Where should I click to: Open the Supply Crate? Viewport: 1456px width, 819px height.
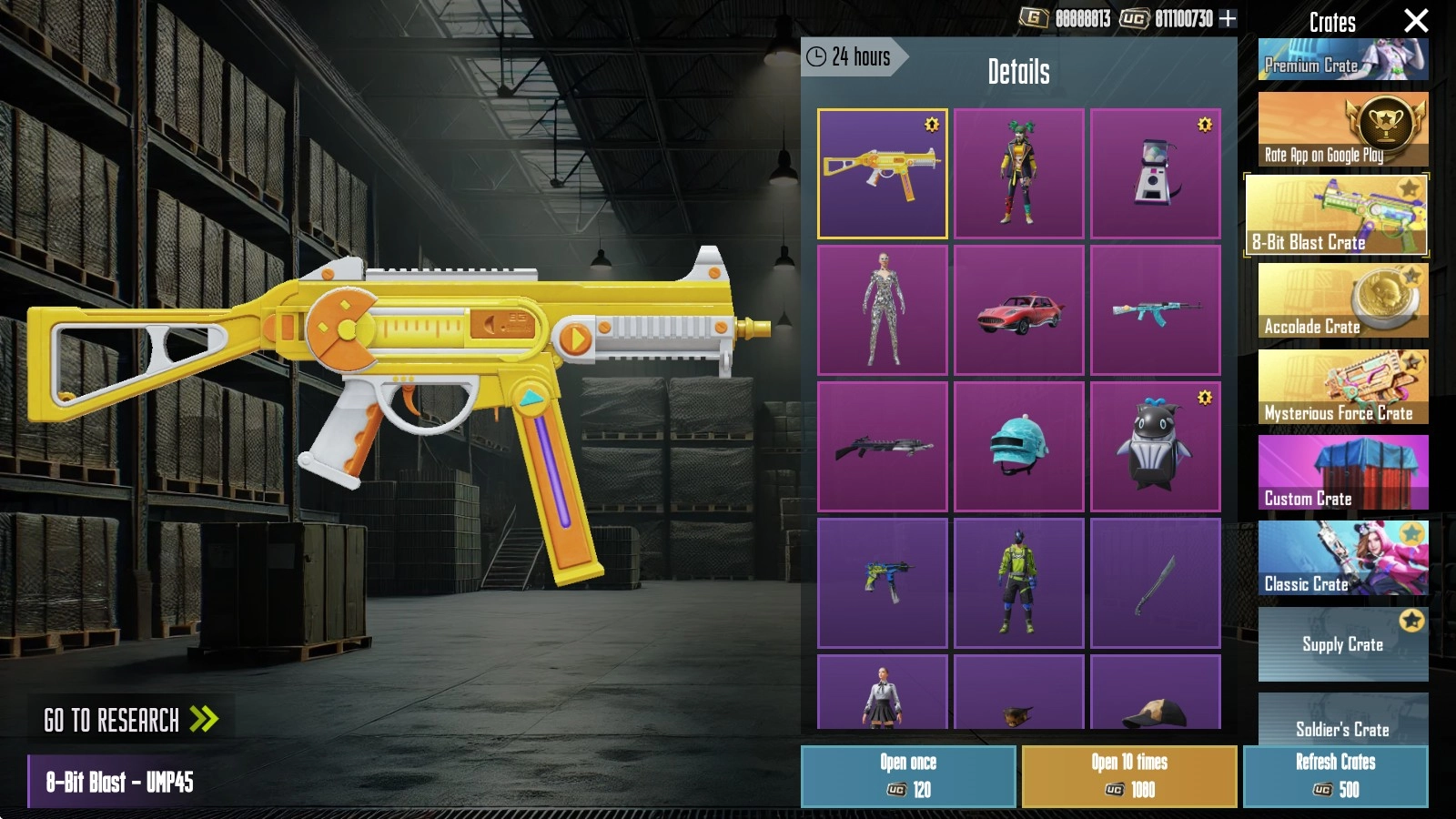1342,643
